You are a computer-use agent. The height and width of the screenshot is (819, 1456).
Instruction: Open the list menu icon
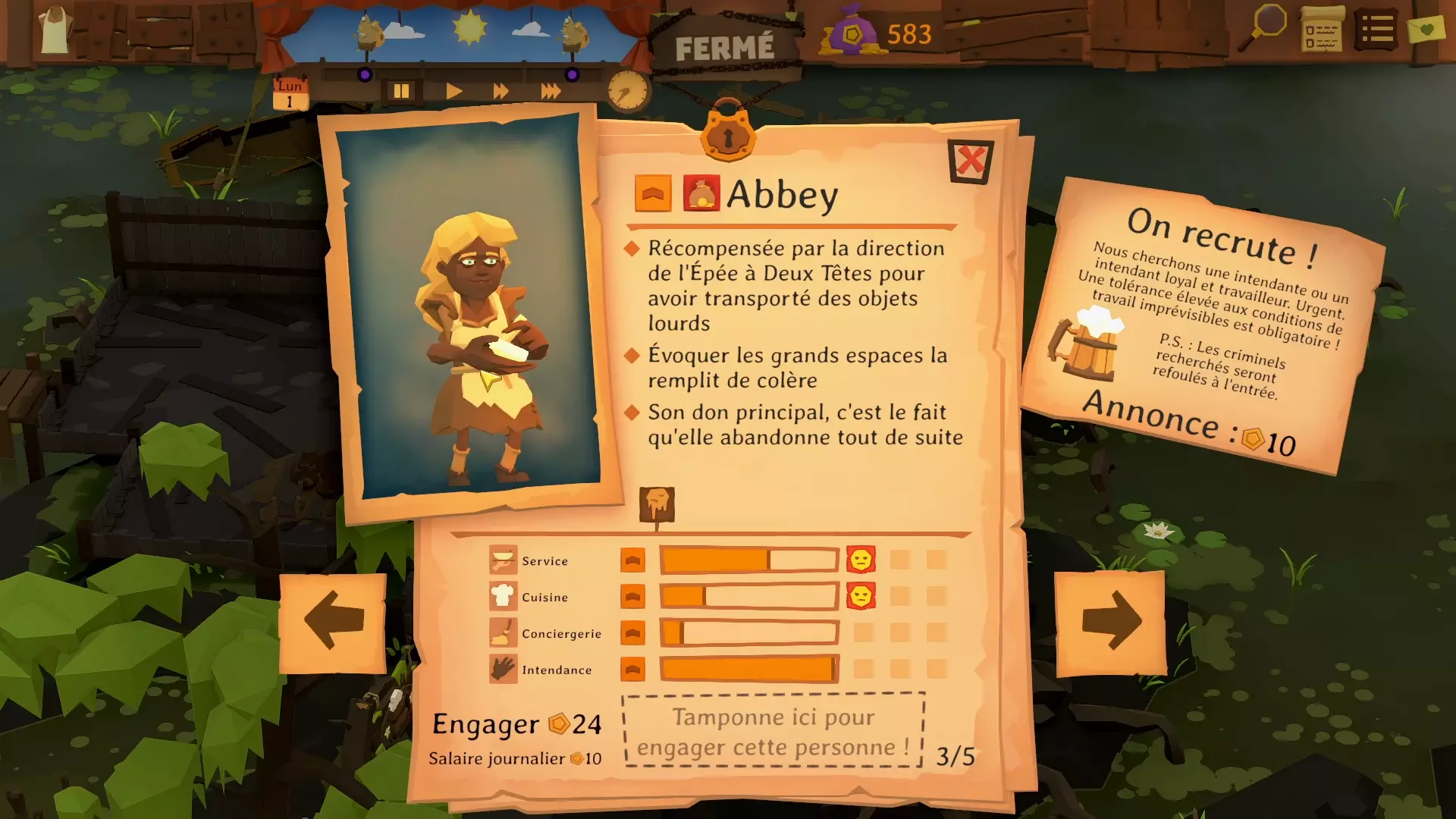click(1376, 30)
